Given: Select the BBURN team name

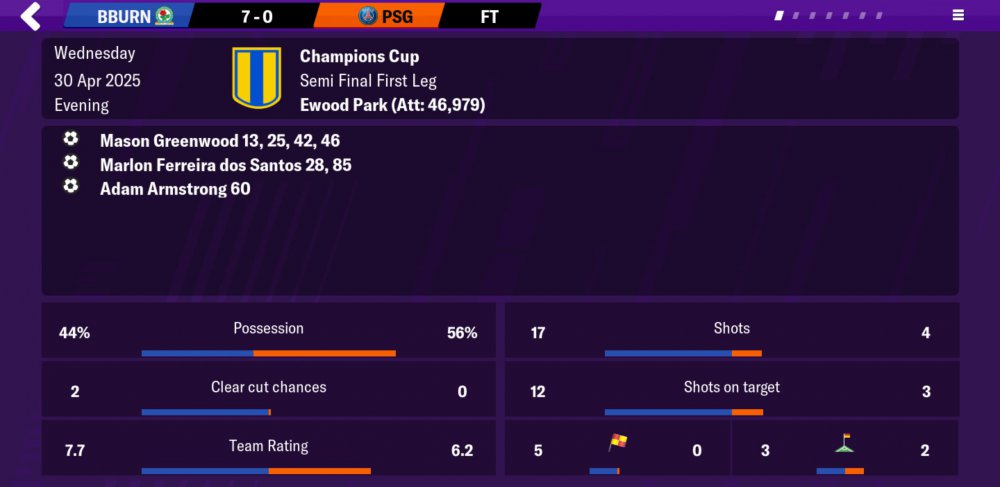Looking at the screenshot, I should coord(124,16).
